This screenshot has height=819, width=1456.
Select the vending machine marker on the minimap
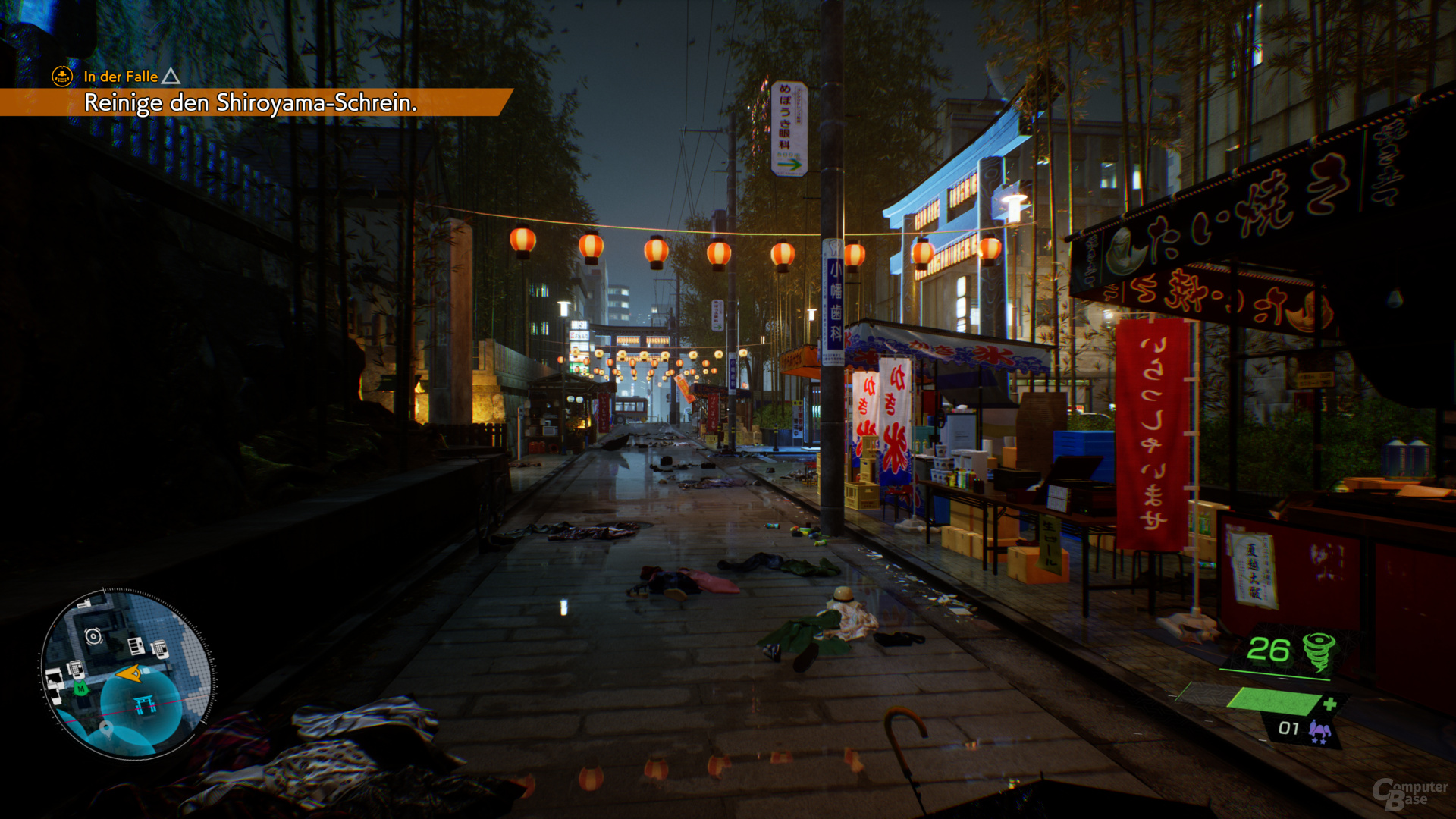pyautogui.click(x=136, y=646)
